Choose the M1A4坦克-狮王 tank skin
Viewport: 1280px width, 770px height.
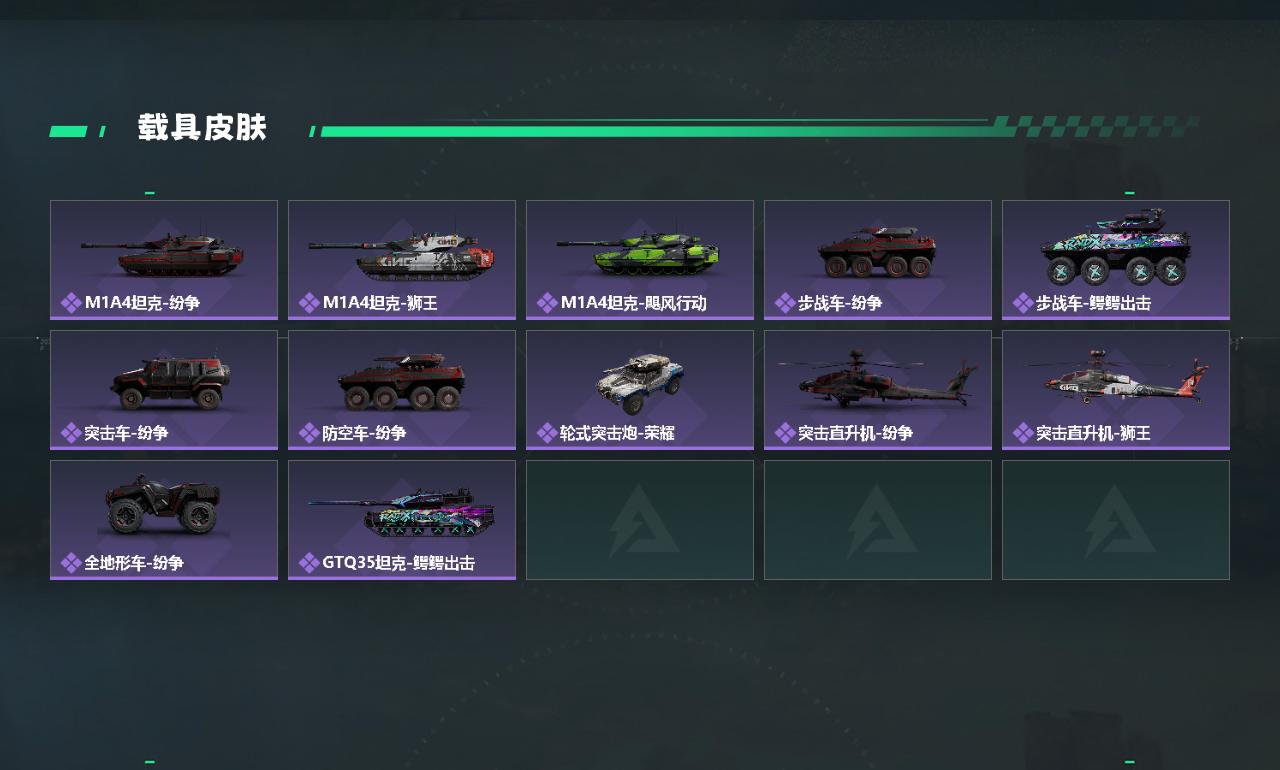pyautogui.click(x=402, y=260)
